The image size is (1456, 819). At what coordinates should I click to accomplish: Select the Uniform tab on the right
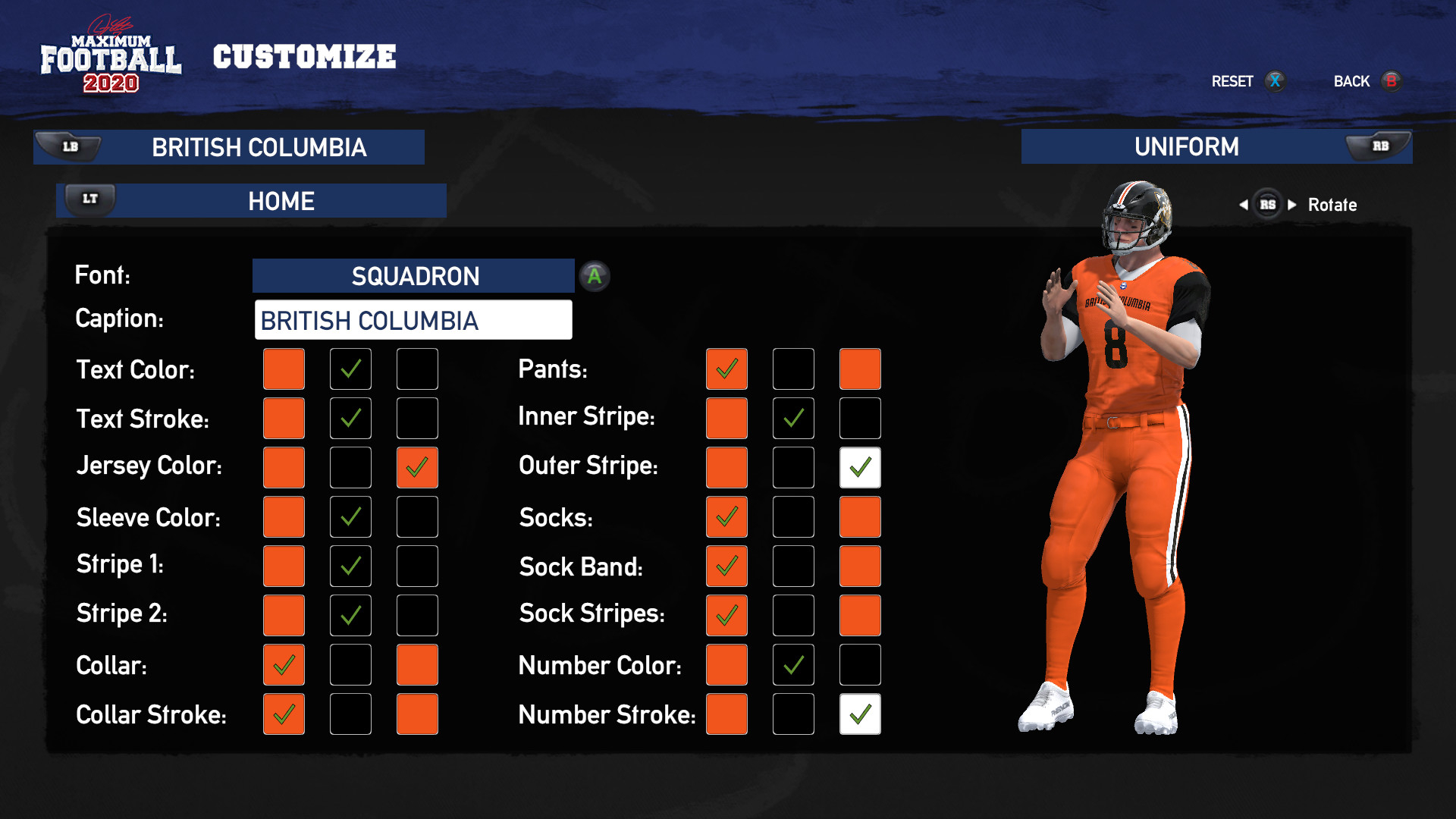coord(1187,147)
